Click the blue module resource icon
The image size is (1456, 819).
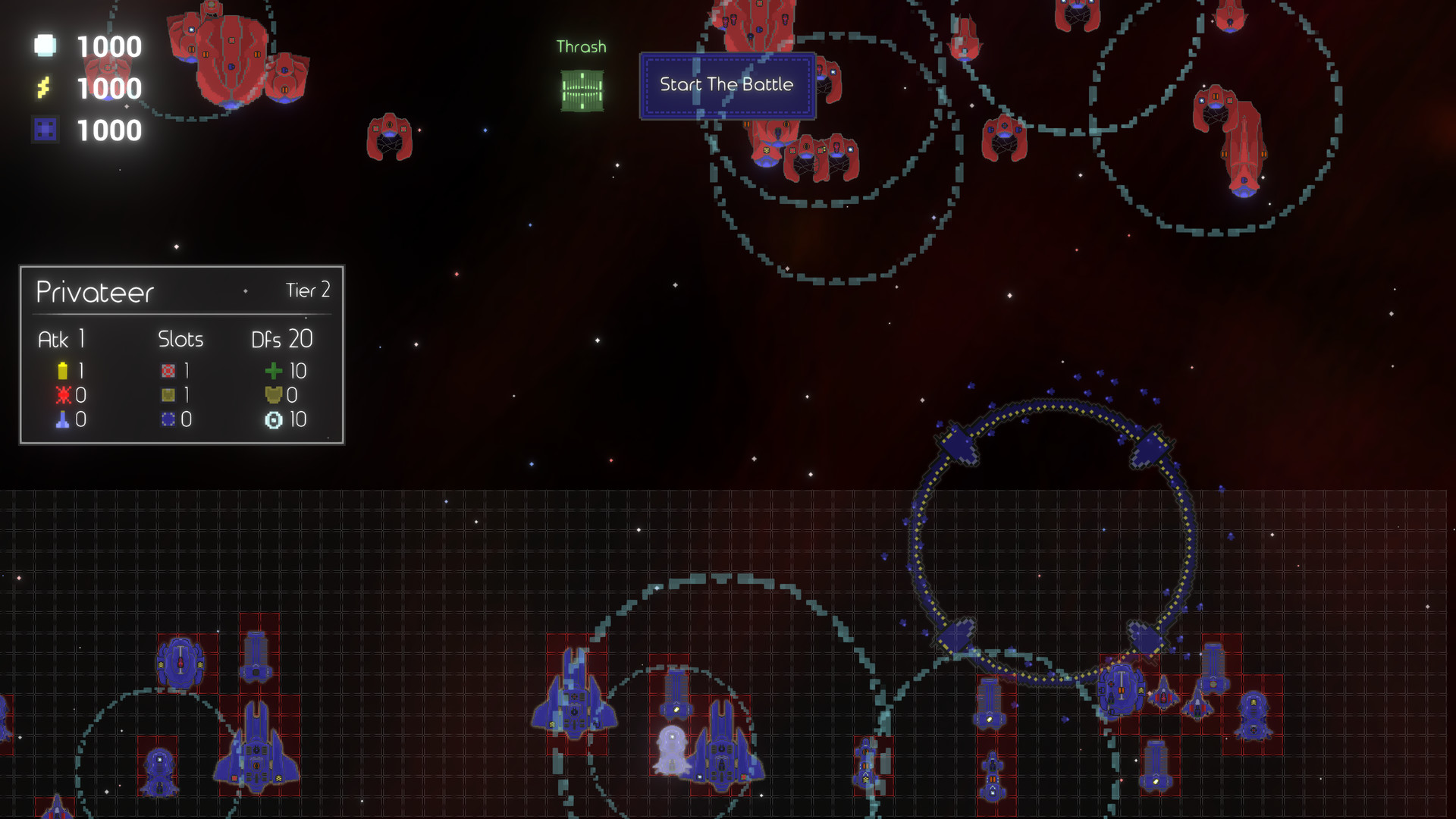(45, 130)
